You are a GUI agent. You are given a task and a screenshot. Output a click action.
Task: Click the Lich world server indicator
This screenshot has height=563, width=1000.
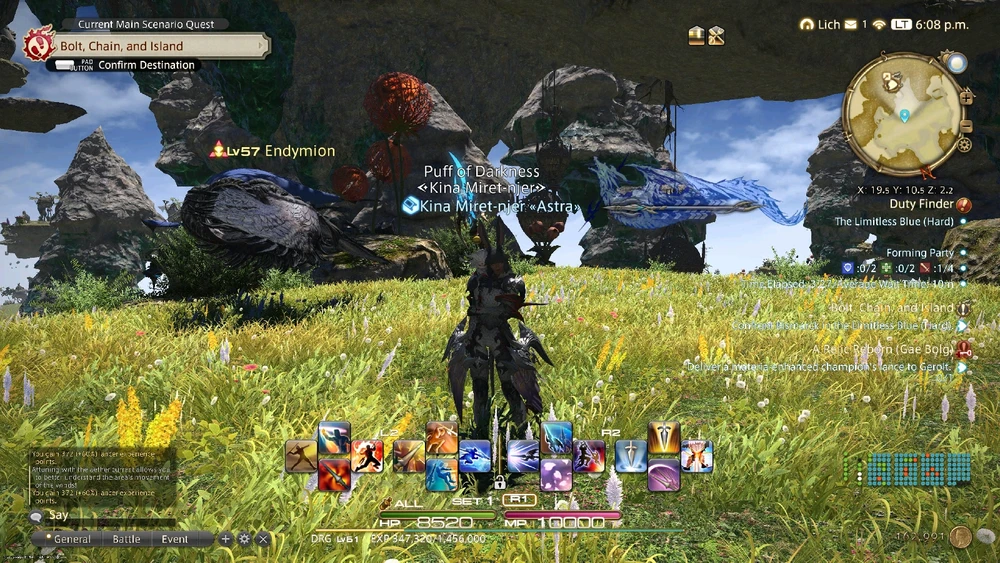pyautogui.click(x=820, y=24)
